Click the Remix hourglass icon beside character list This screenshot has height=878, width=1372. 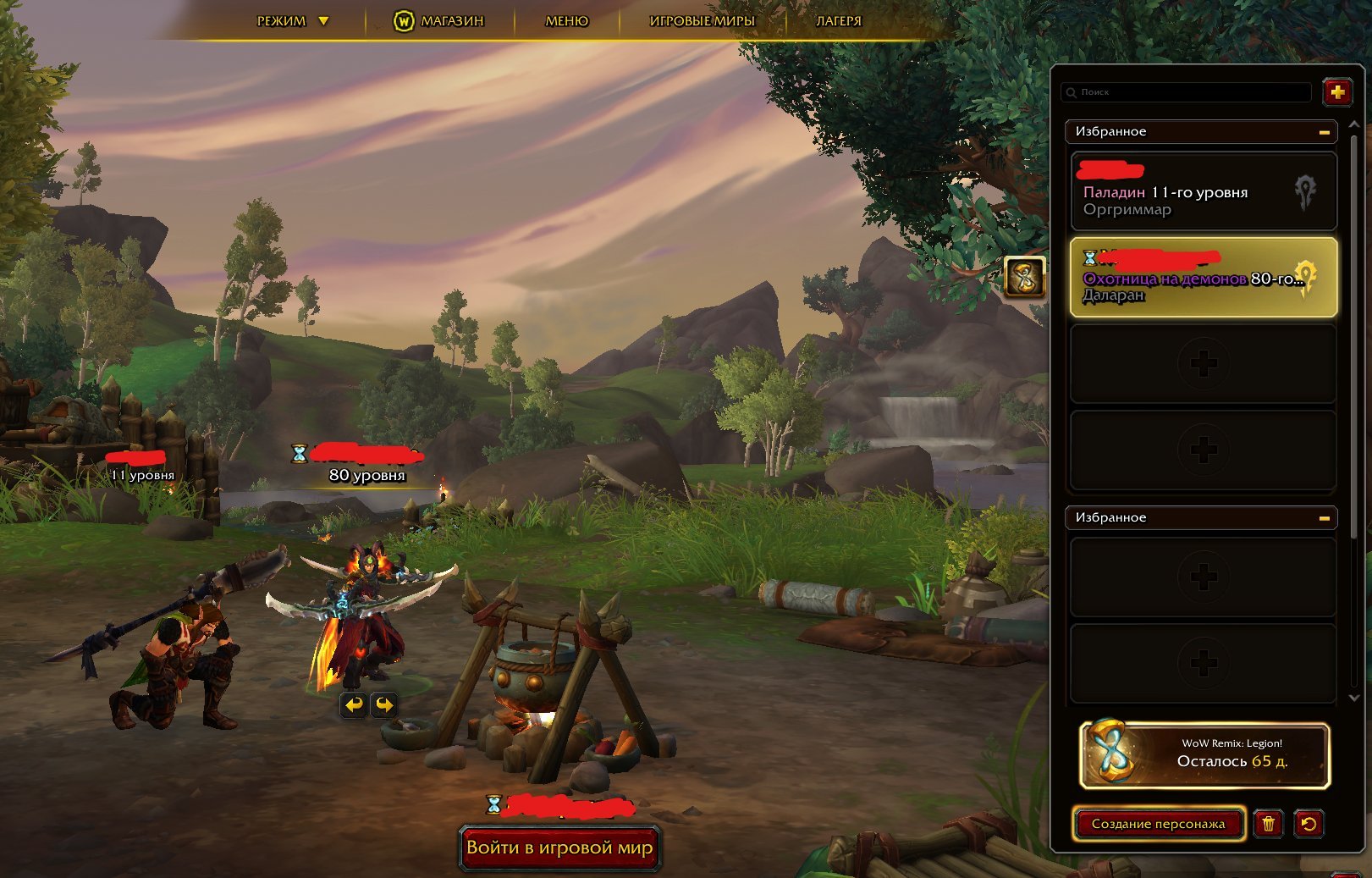1024,277
